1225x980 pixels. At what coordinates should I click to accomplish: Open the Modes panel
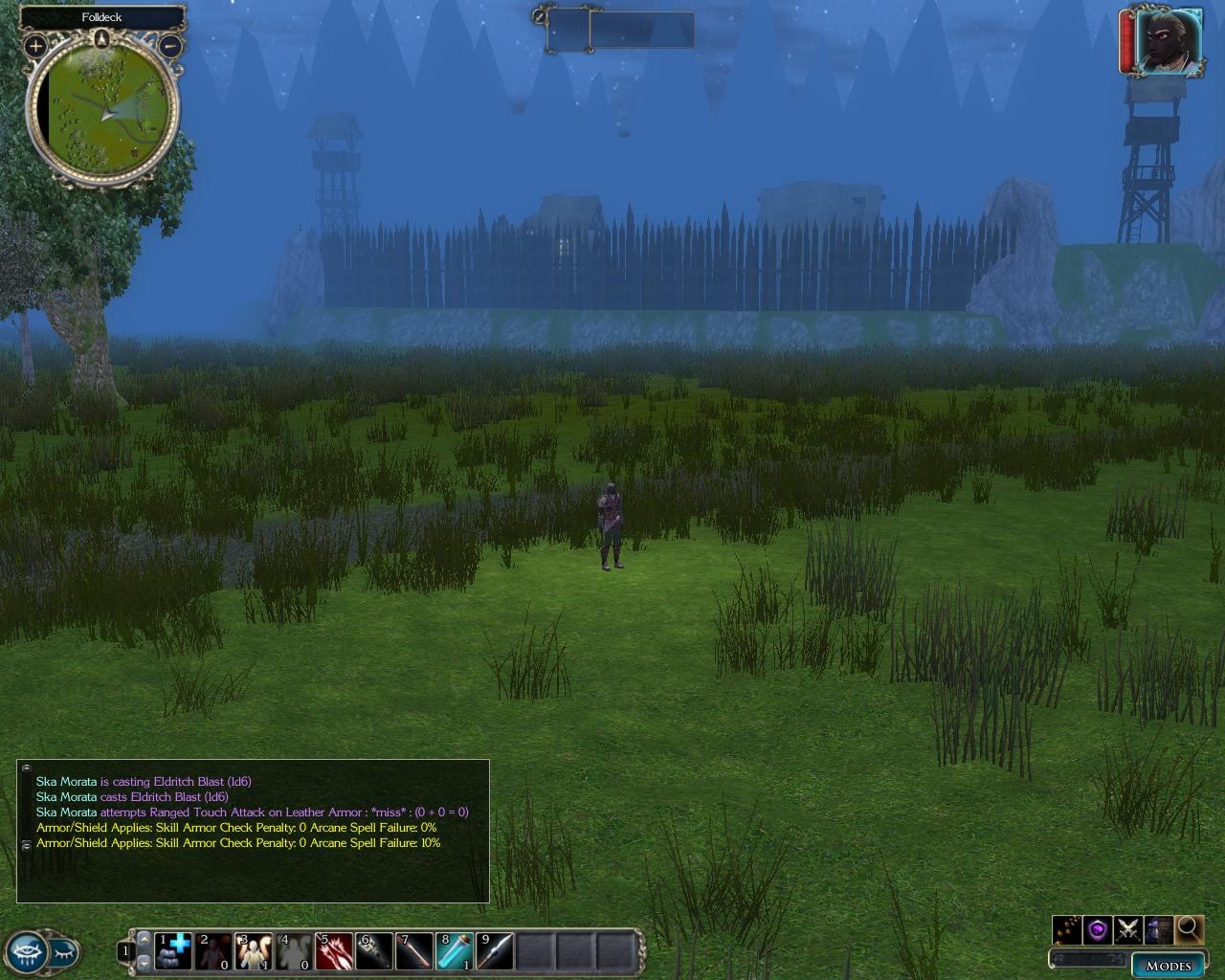pyautogui.click(x=1168, y=965)
